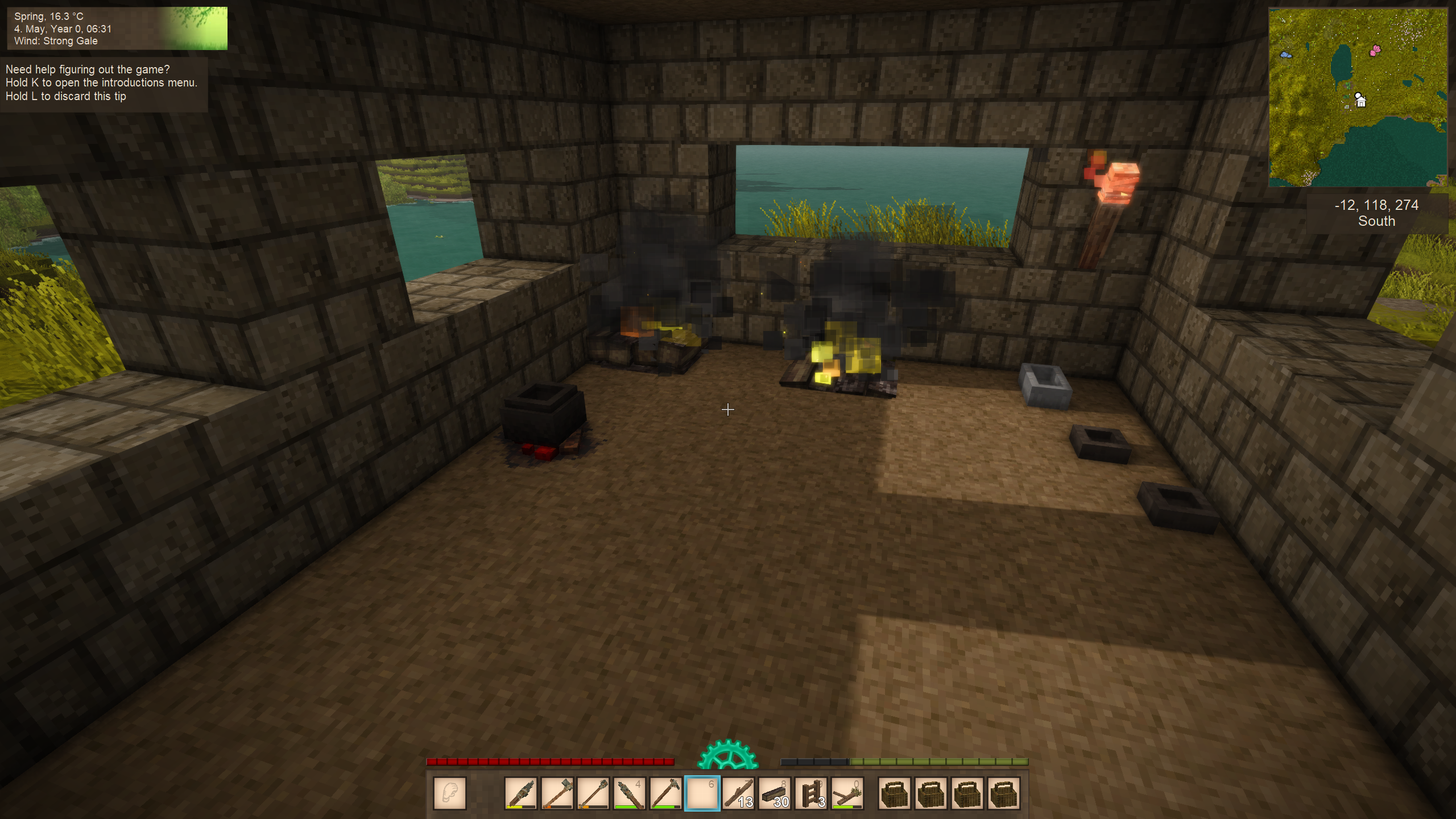The image size is (1456, 819).
Task: Click the empty highlighted hotbar slot 6
Action: 702,793
